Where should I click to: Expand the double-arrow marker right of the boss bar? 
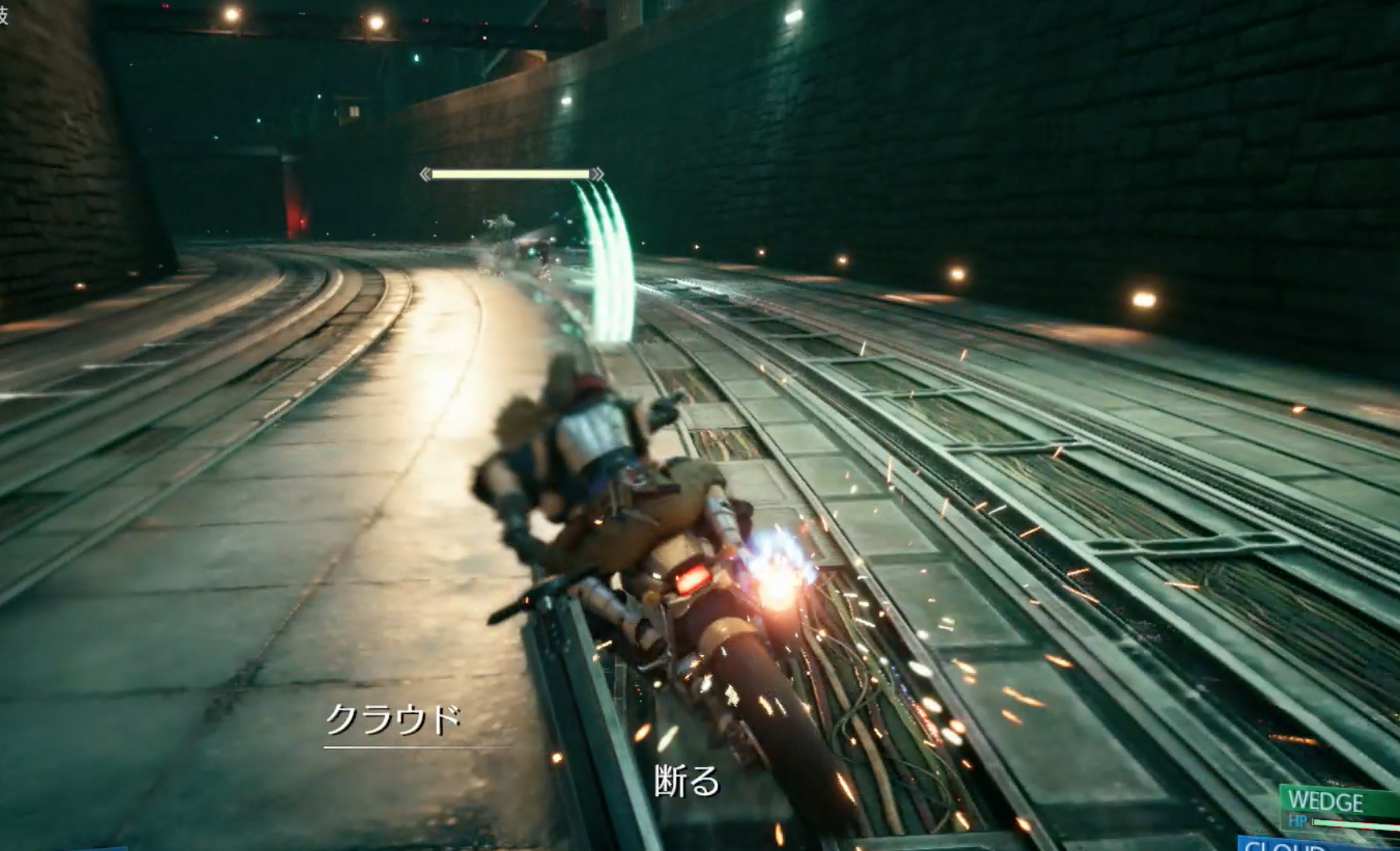pyautogui.click(x=597, y=175)
